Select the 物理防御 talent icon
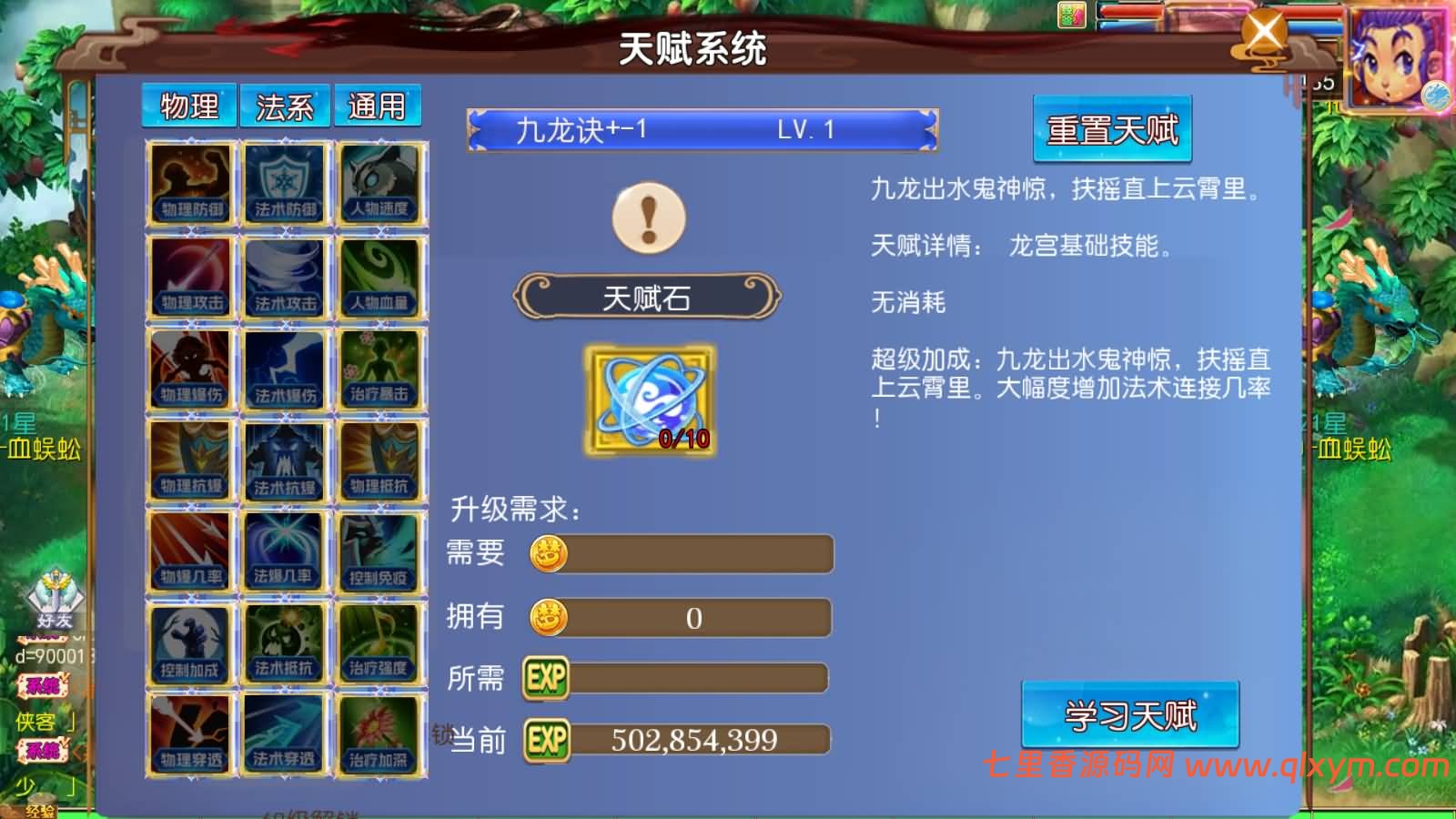 (187, 184)
